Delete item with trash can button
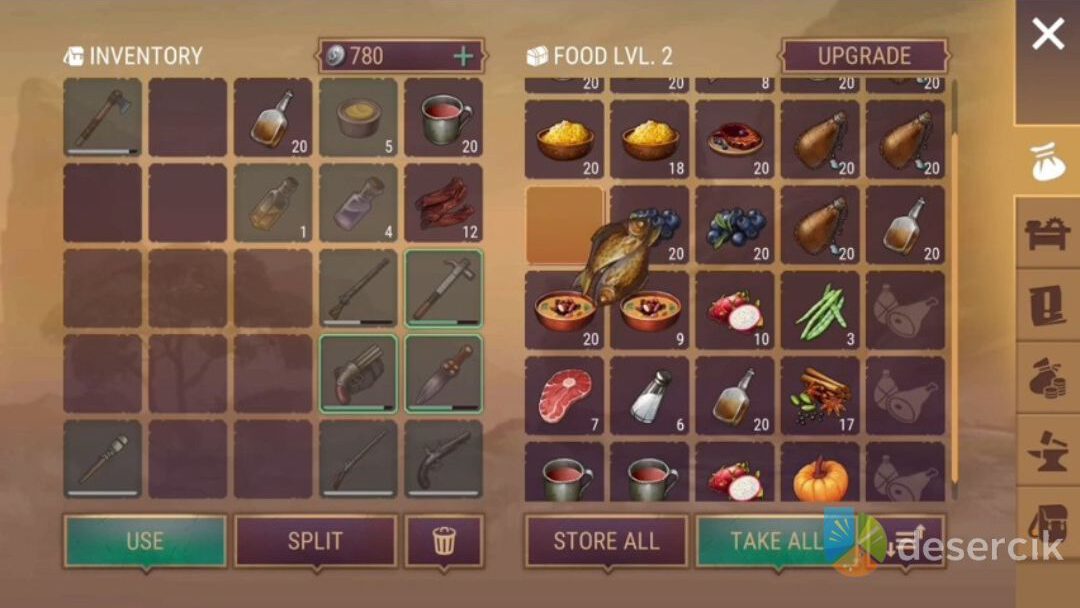 443,541
